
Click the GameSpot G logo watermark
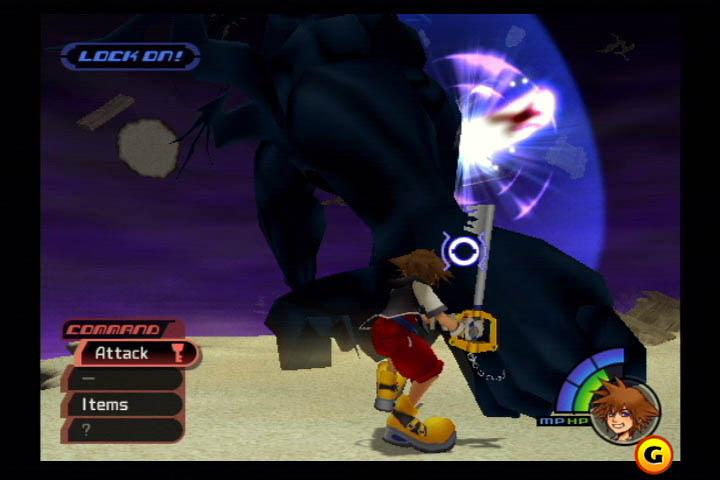(x=653, y=455)
